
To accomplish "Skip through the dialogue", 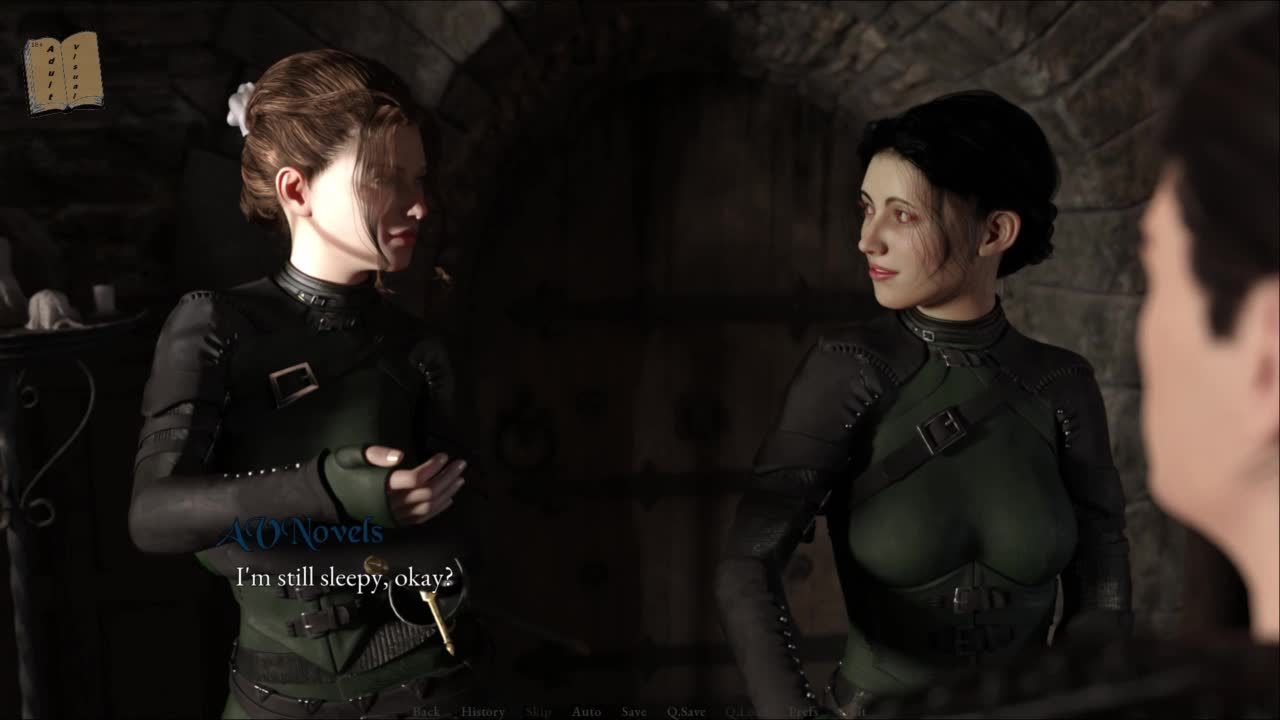I will click(x=538, y=712).
